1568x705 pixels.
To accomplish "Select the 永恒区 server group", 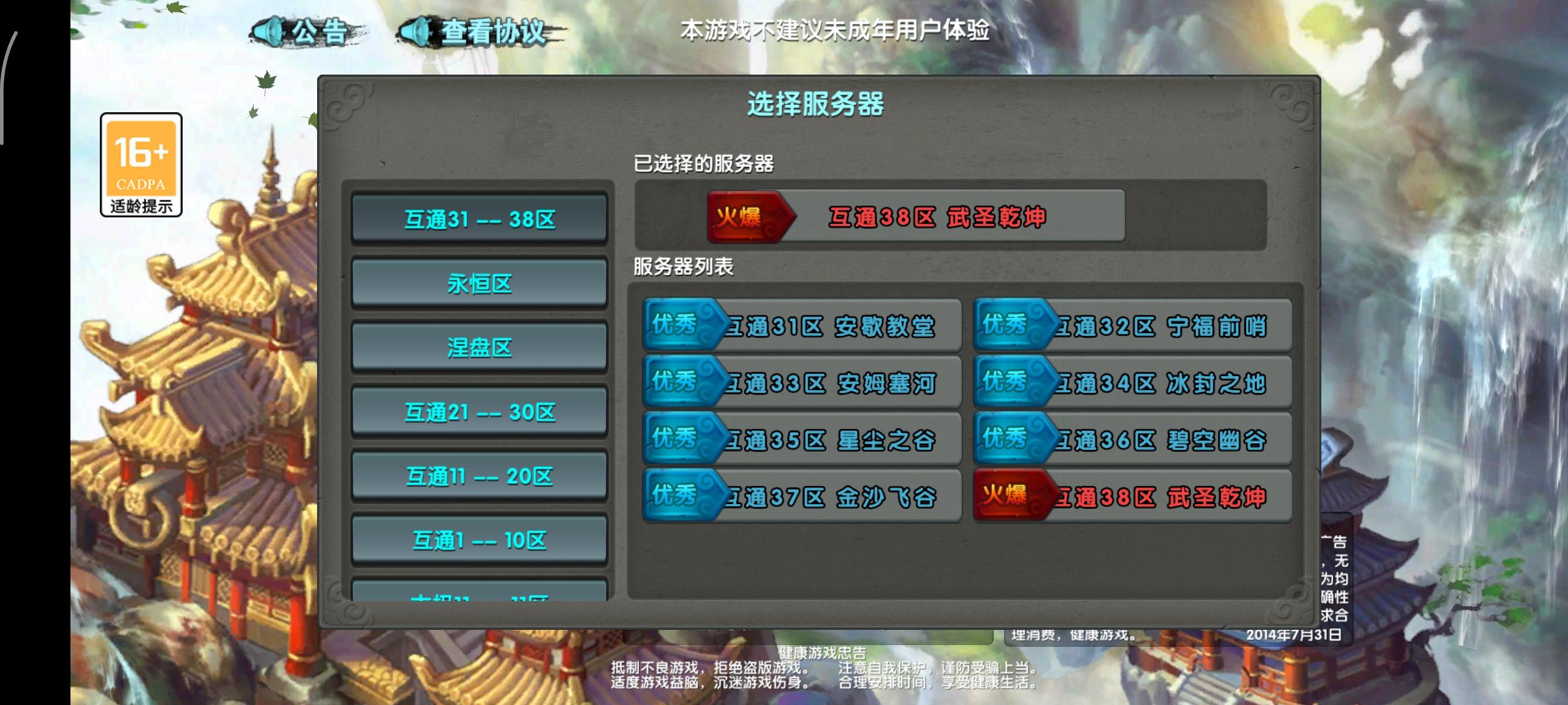I will tap(479, 284).
